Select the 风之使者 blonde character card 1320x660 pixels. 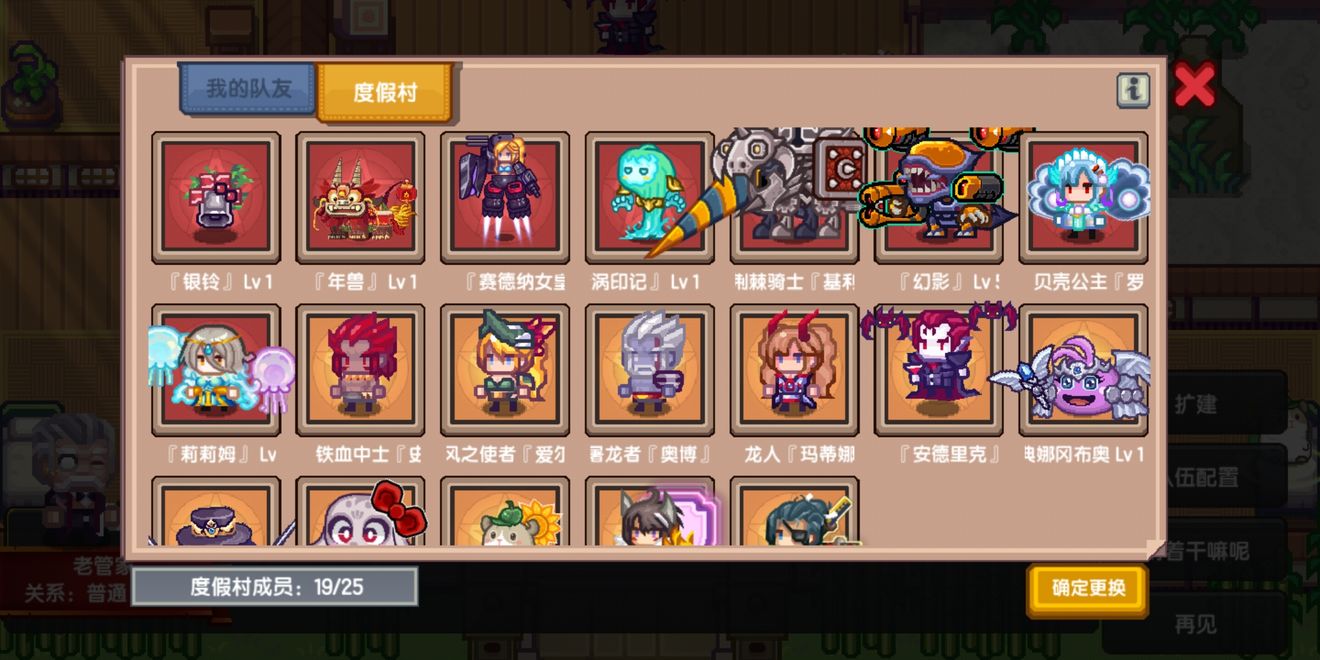pos(505,370)
